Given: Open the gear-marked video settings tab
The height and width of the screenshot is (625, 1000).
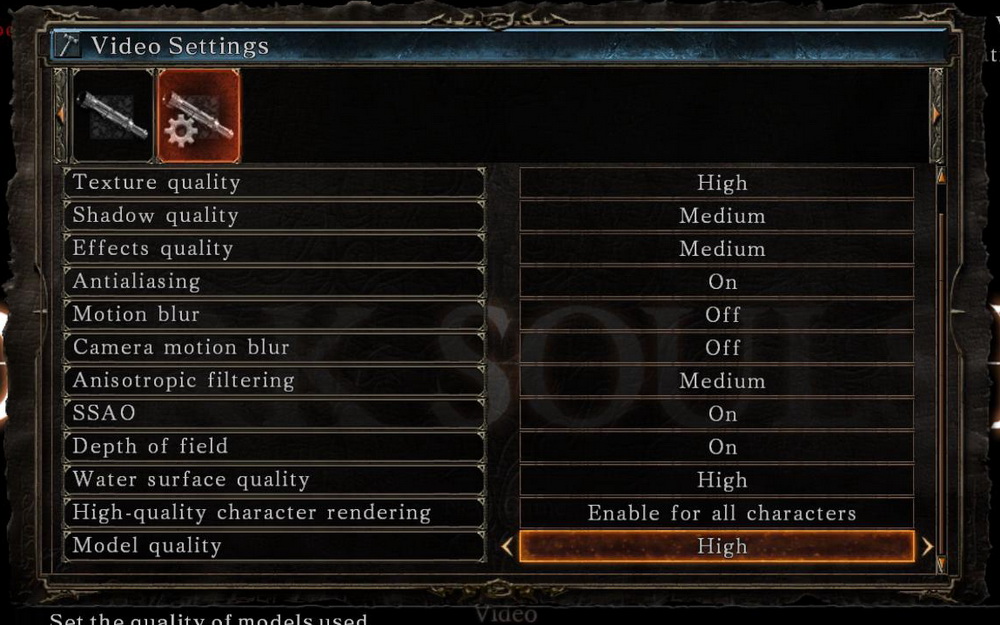Looking at the screenshot, I should pyautogui.click(x=198, y=115).
